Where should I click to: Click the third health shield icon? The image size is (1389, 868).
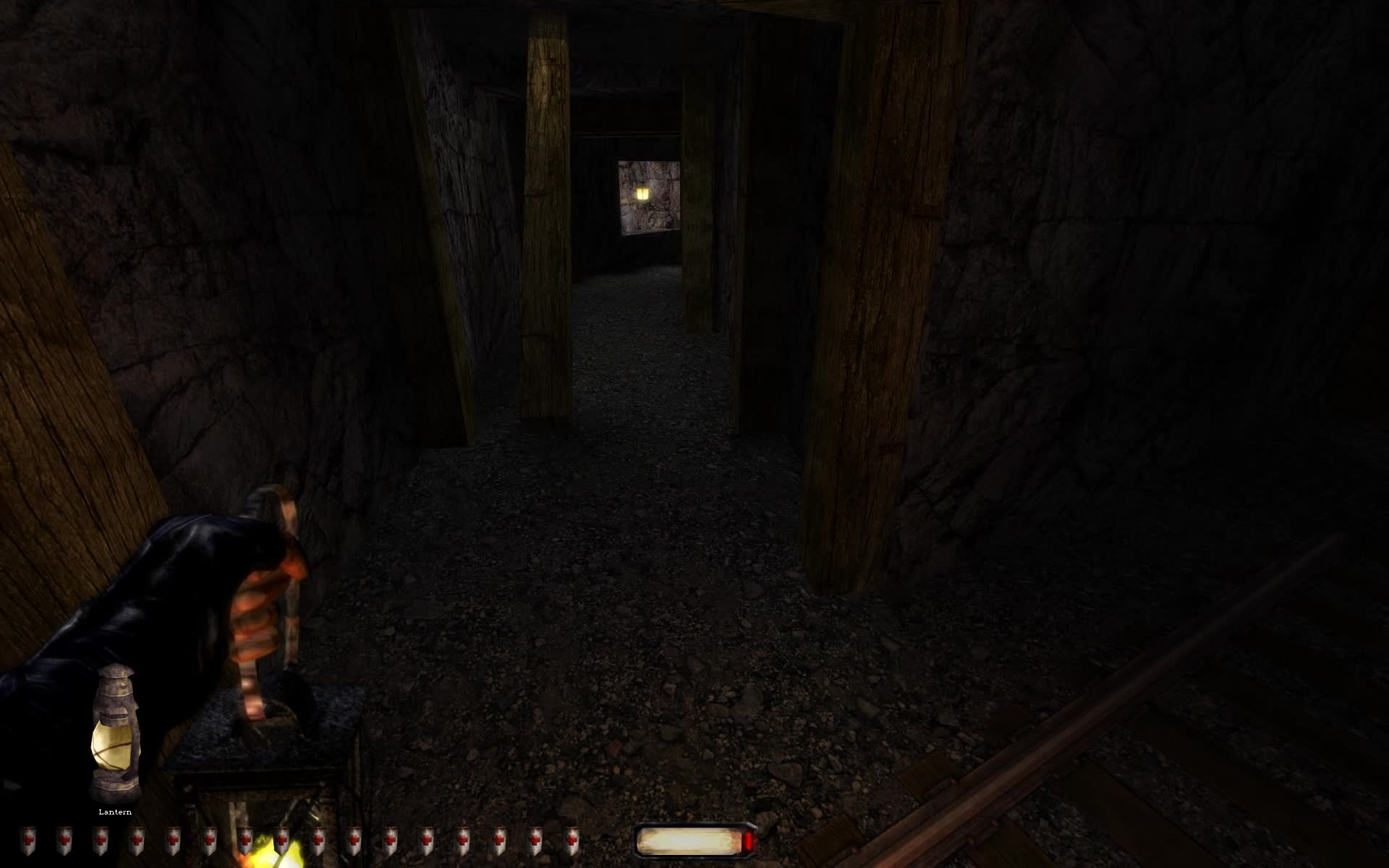99,841
